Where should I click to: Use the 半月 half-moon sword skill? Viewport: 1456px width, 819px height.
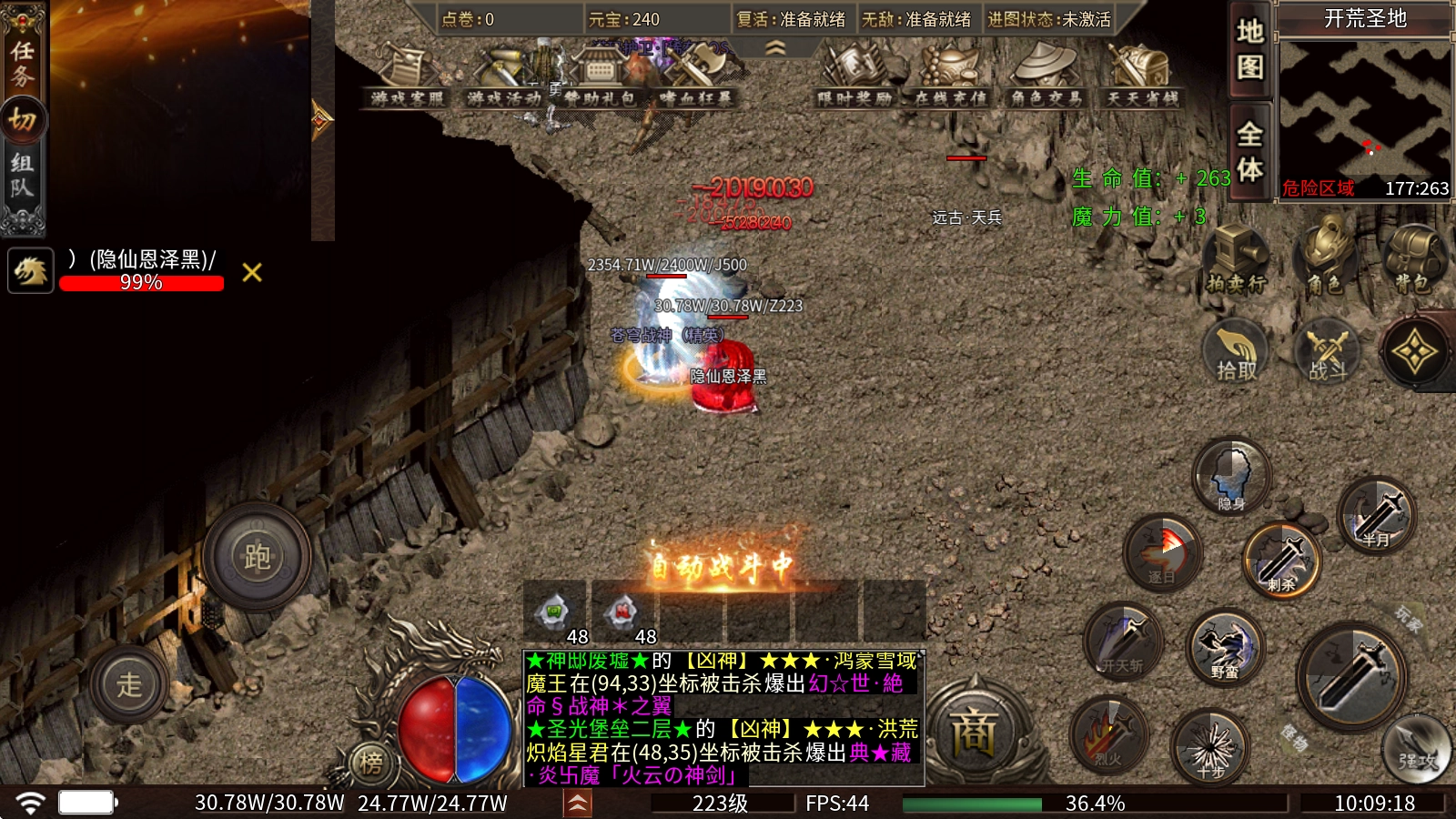(1376, 515)
